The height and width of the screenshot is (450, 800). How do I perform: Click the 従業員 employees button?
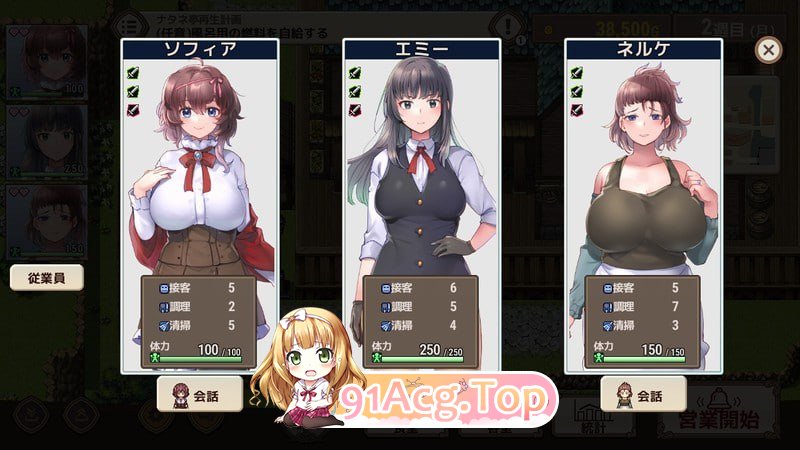tap(47, 277)
